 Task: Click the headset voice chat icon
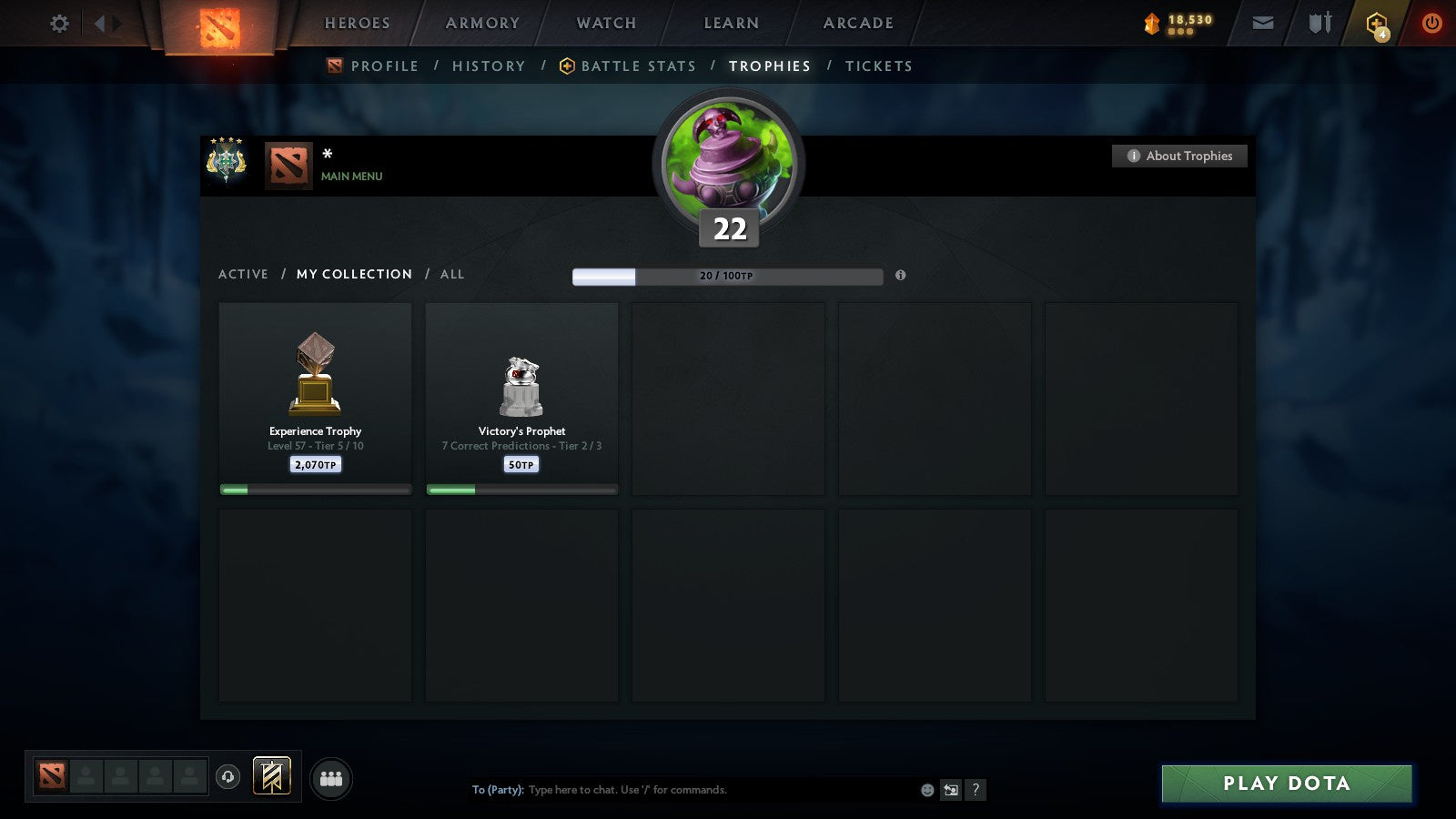click(227, 779)
